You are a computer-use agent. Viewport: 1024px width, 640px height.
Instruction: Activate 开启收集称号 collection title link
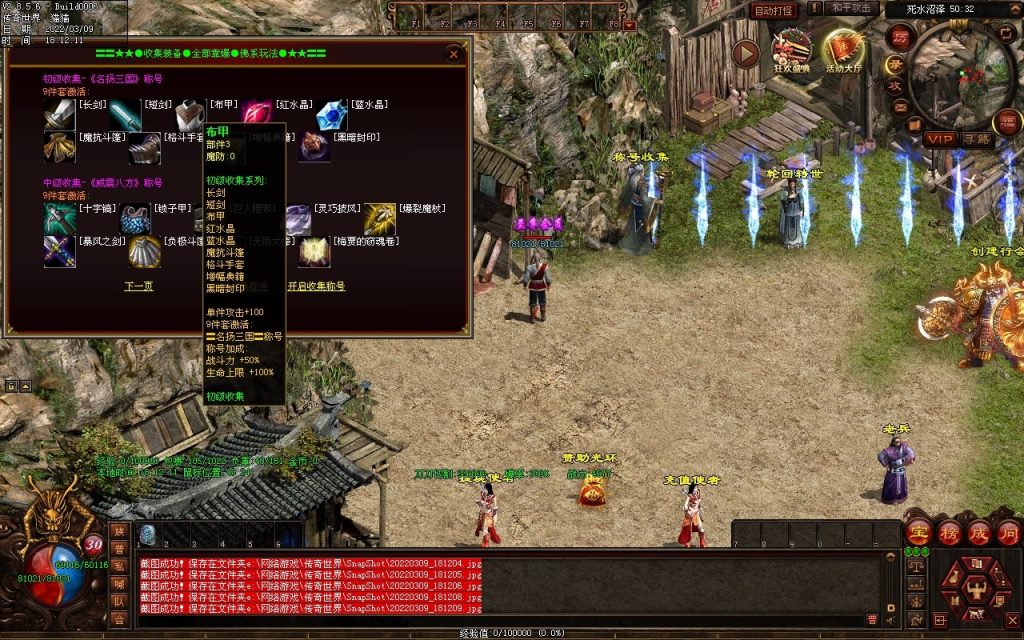click(316, 286)
